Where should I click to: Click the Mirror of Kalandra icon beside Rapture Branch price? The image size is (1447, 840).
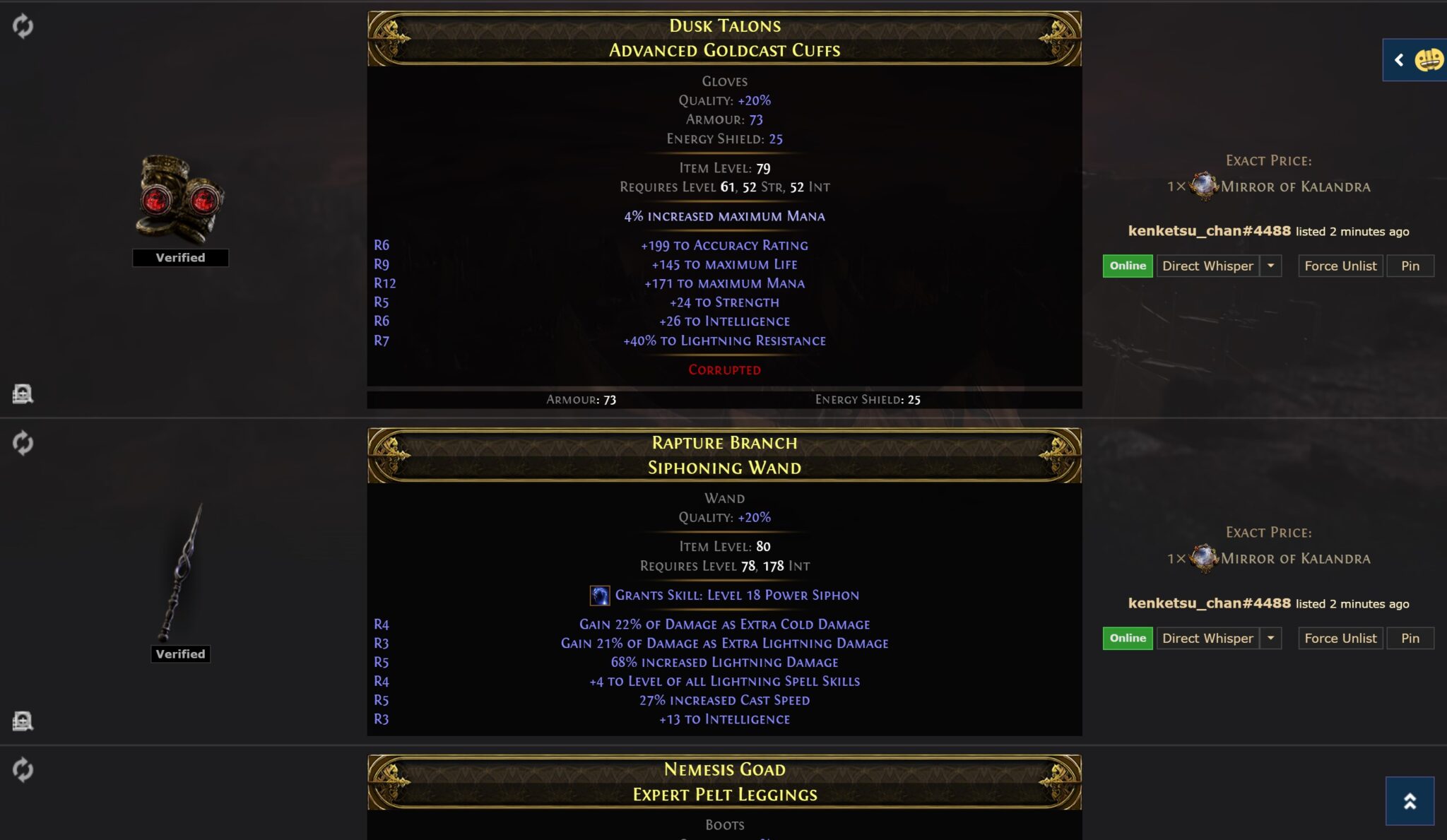coord(1203,558)
